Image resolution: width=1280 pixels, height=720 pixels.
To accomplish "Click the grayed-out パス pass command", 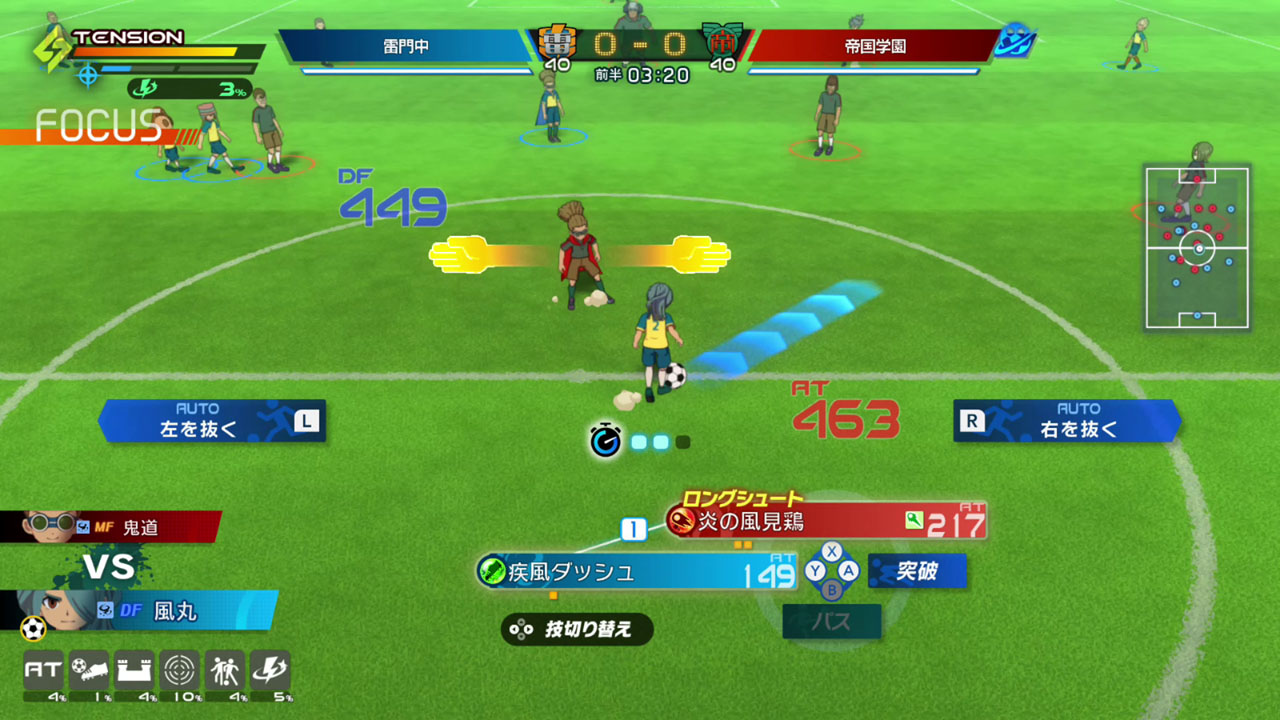I will pos(831,622).
